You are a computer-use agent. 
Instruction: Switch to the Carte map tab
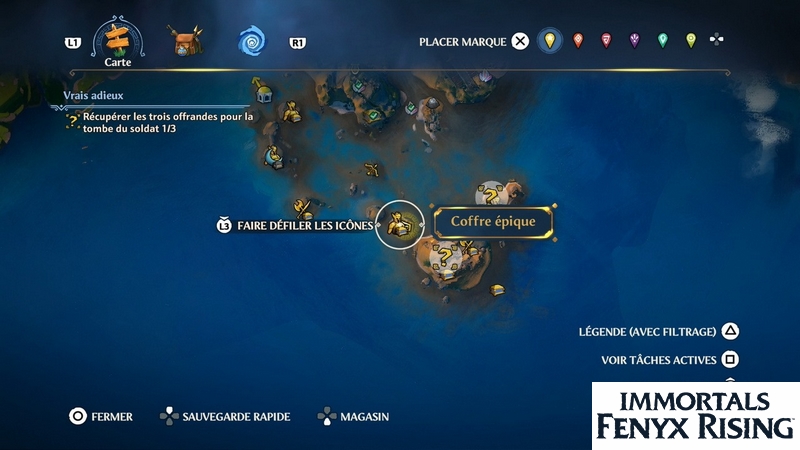tap(118, 39)
